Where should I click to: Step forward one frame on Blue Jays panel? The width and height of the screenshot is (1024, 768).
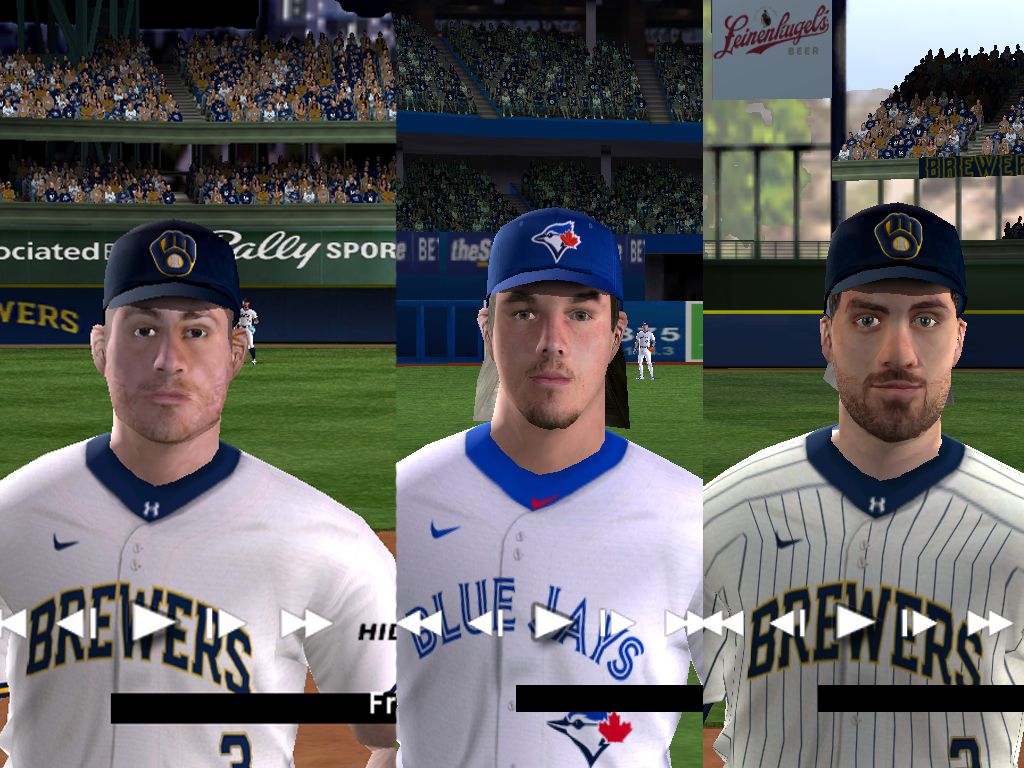point(616,623)
